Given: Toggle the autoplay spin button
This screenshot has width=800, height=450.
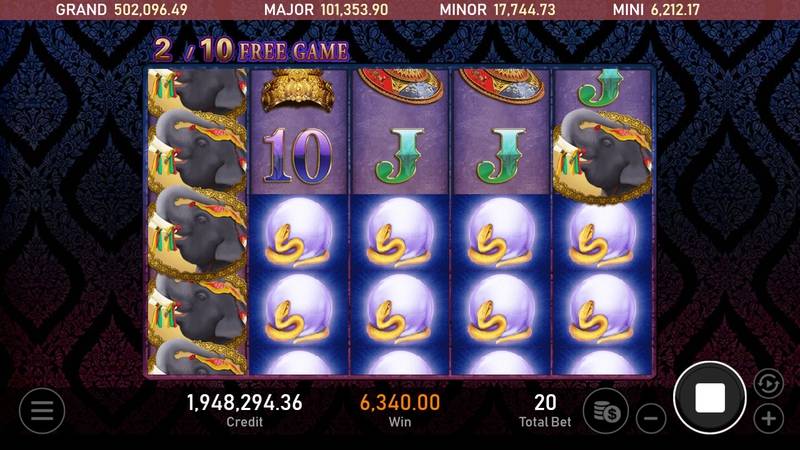Looking at the screenshot, I should [768, 382].
